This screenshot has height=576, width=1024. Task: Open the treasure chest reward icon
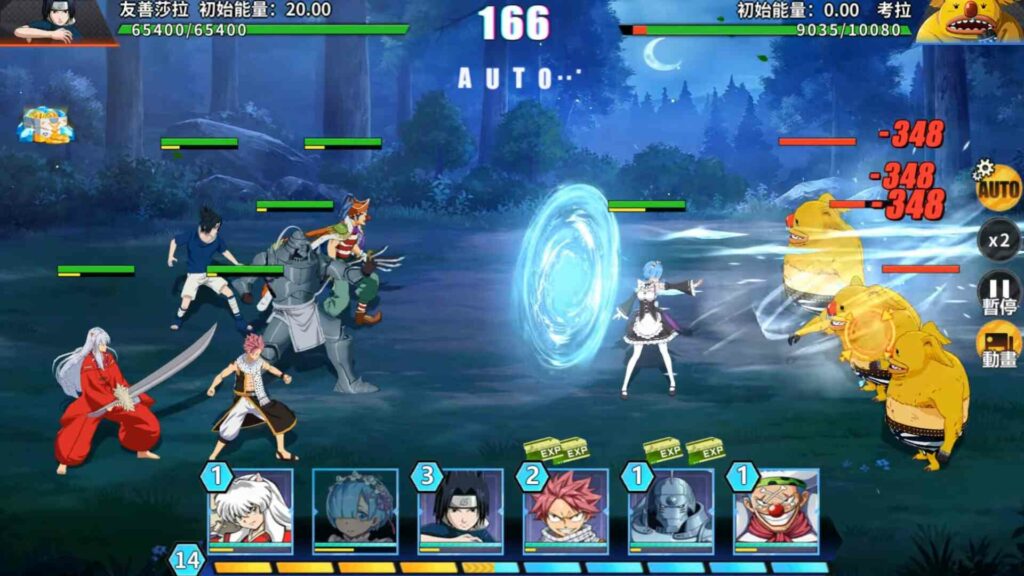click(x=44, y=124)
